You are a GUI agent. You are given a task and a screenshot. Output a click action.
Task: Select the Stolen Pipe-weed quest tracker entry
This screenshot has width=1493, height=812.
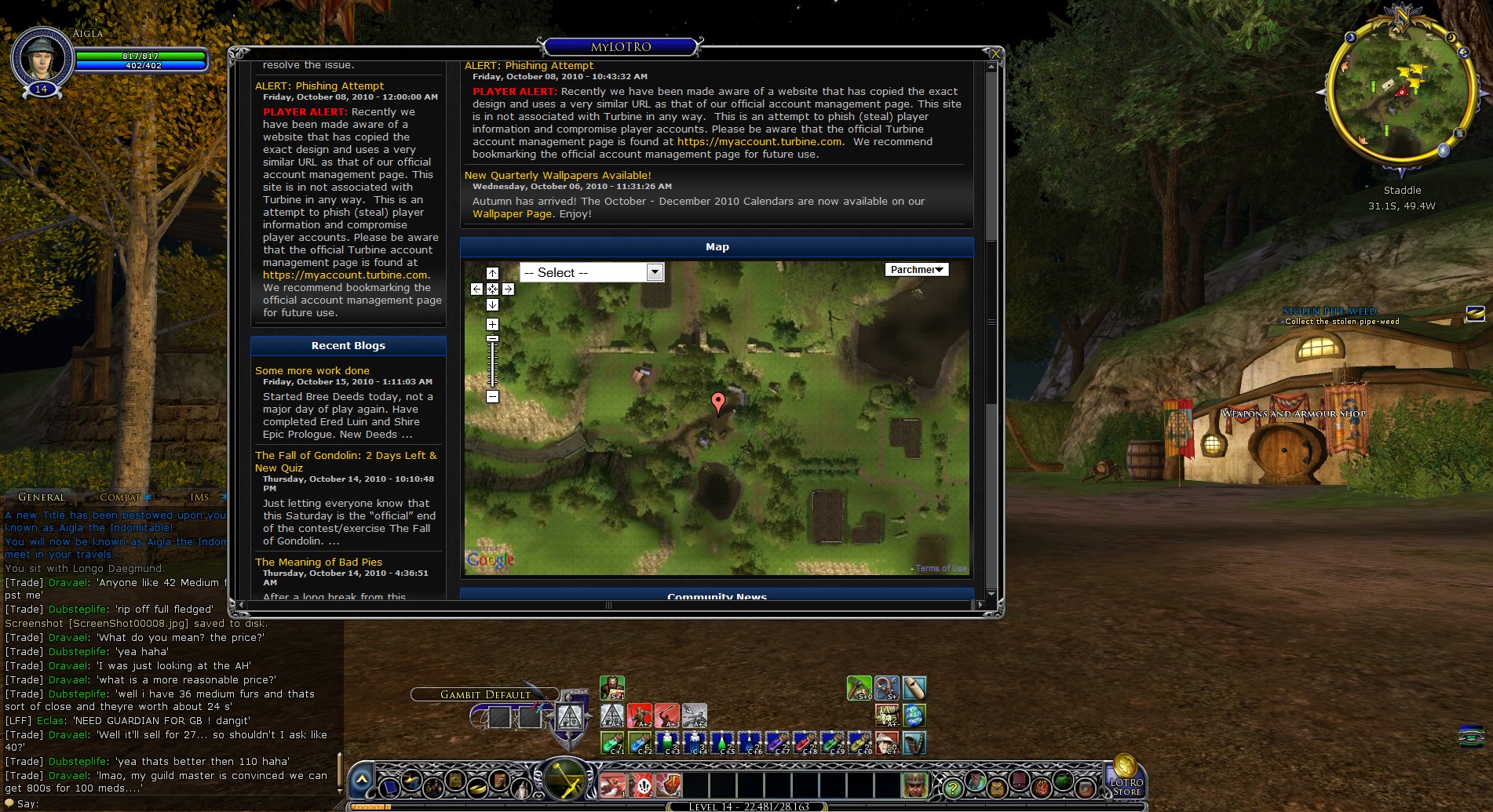[1329, 311]
